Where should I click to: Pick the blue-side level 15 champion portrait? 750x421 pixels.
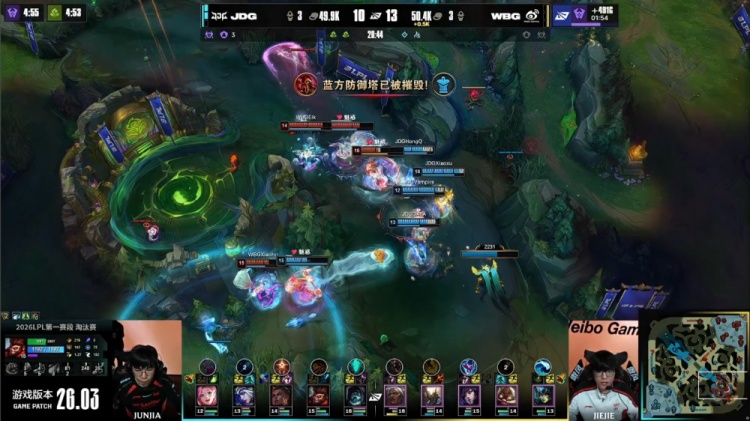pyautogui.click(x=319, y=394)
